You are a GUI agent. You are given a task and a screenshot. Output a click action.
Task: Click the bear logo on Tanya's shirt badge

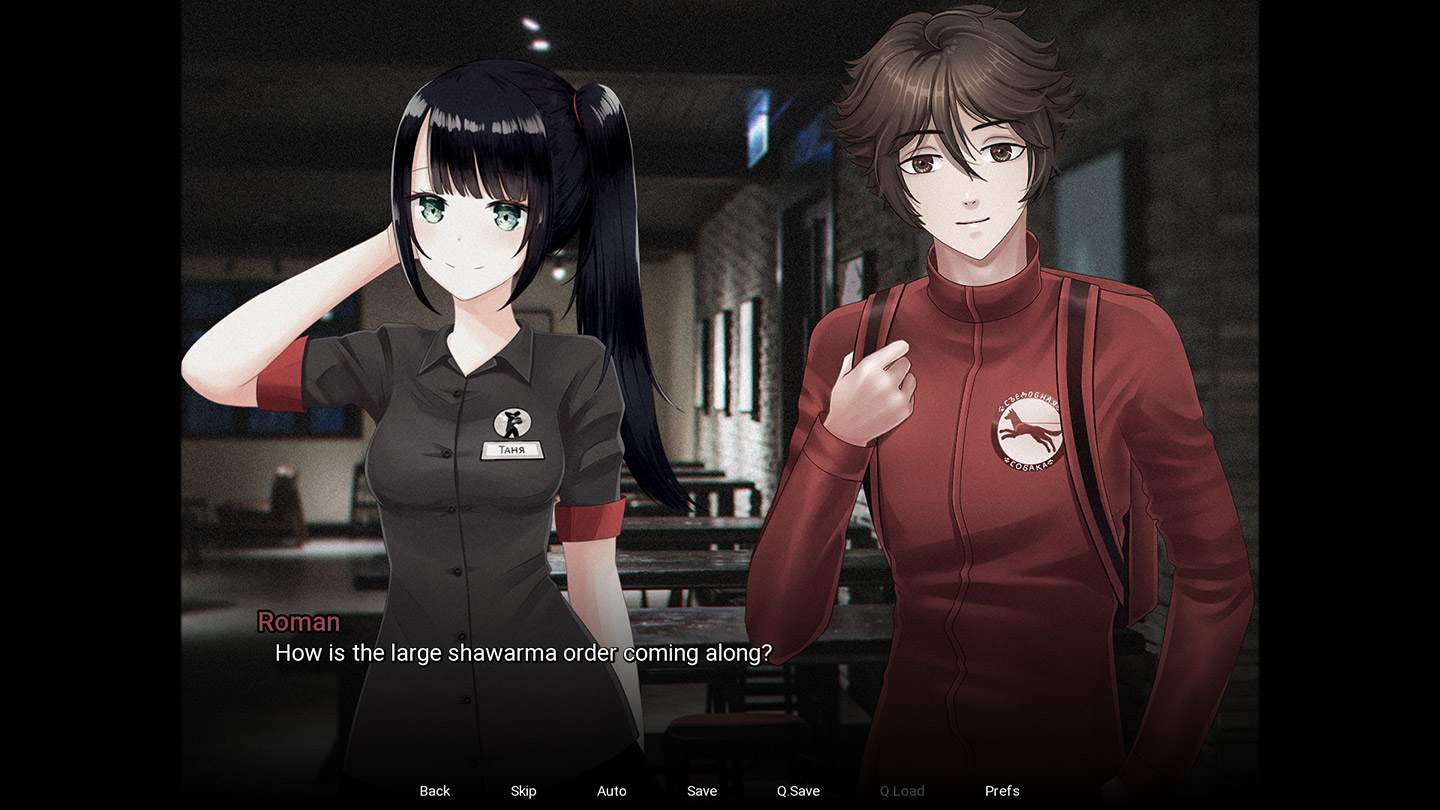point(513,423)
